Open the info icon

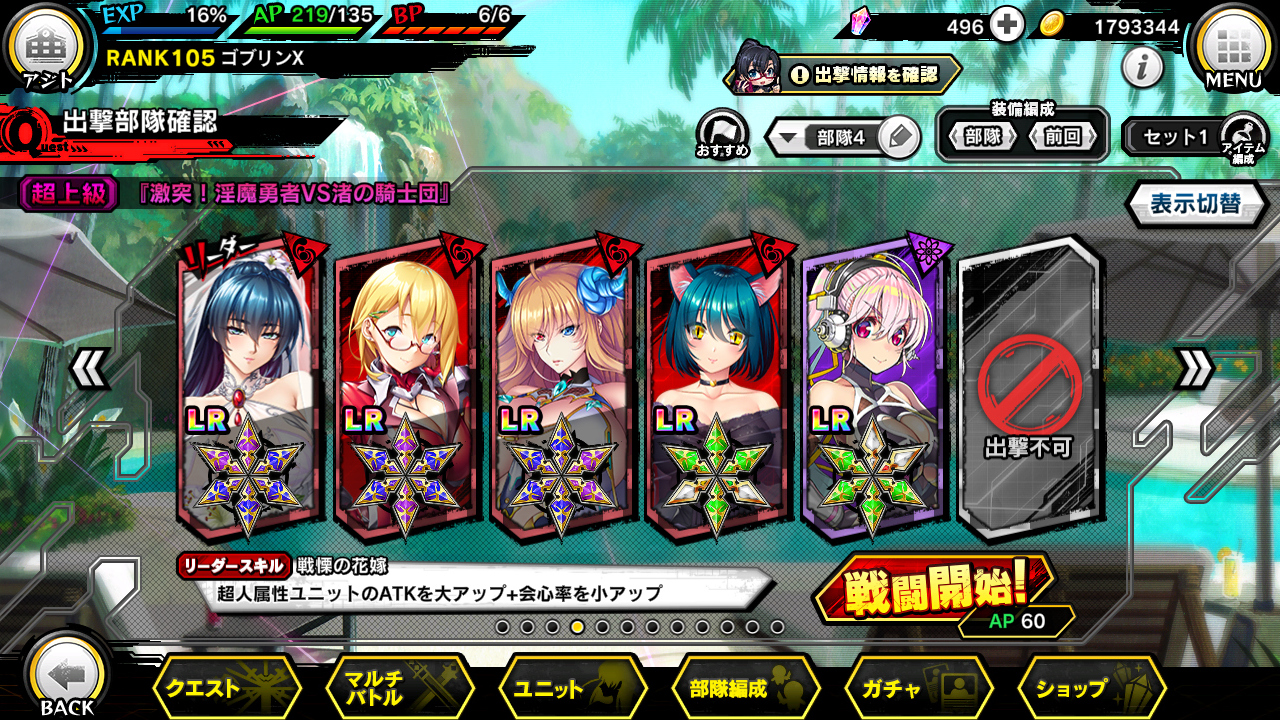(x=1141, y=69)
